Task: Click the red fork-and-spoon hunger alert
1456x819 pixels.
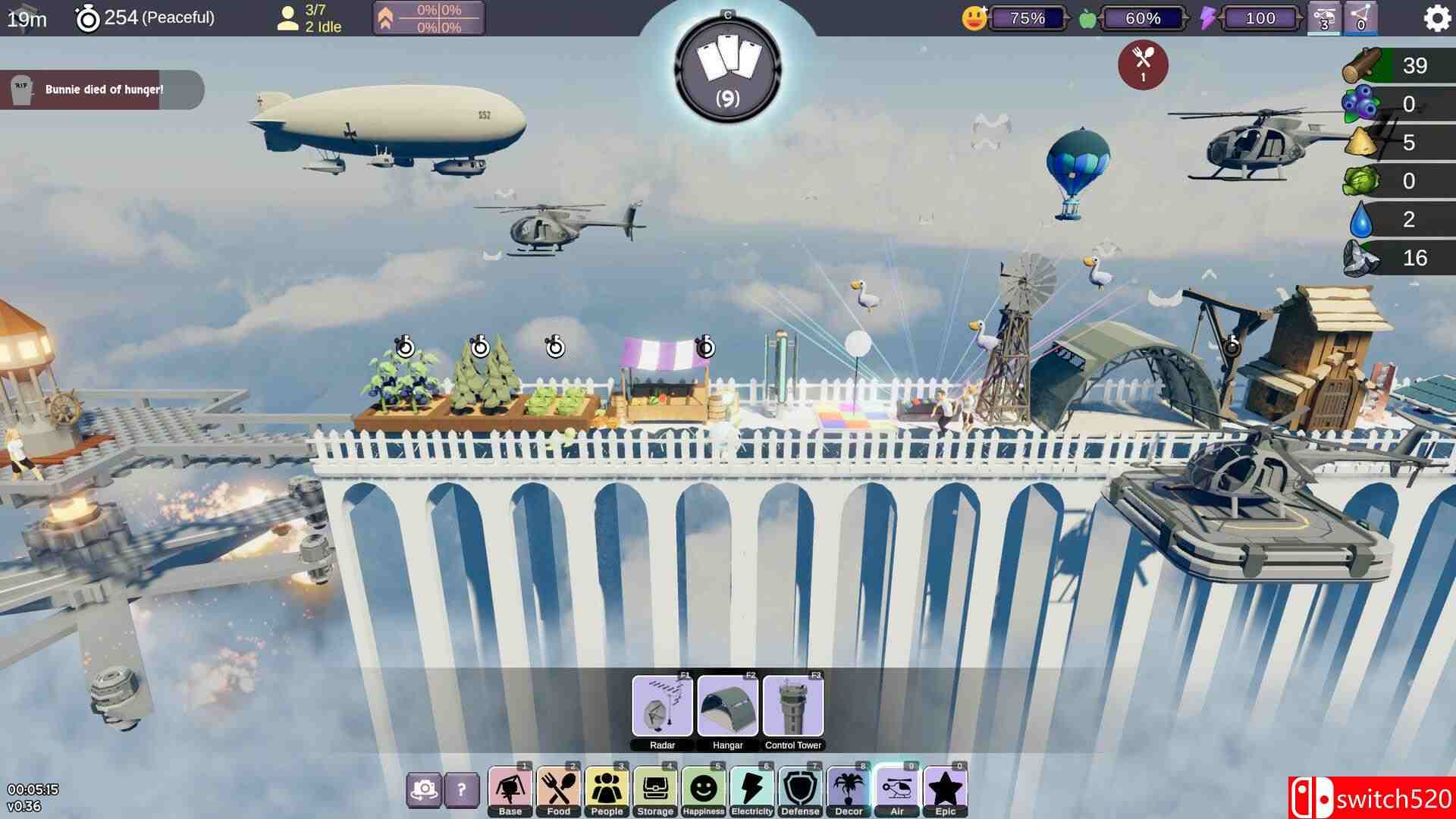Action: (1143, 64)
